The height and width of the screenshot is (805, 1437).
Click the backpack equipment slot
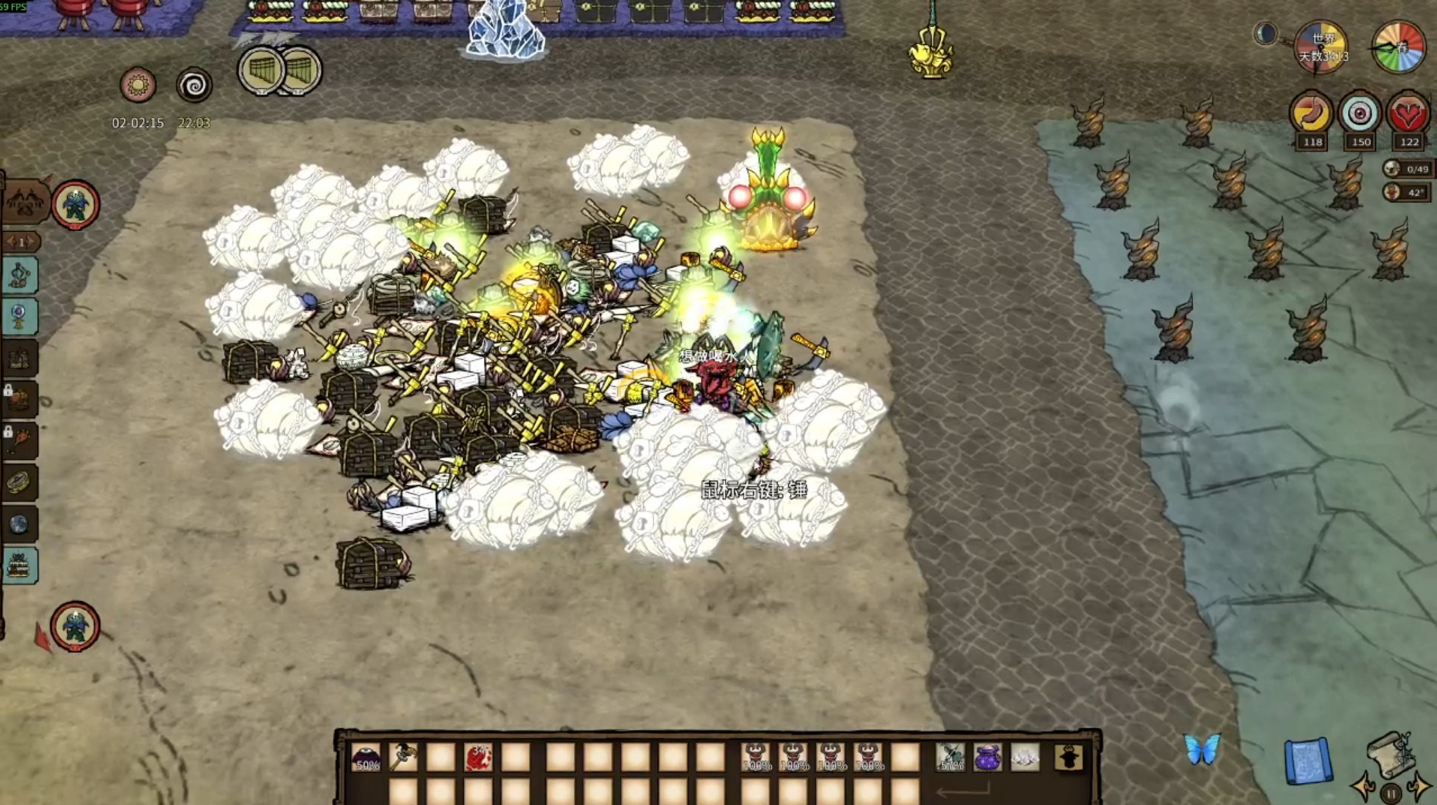coord(1069,757)
